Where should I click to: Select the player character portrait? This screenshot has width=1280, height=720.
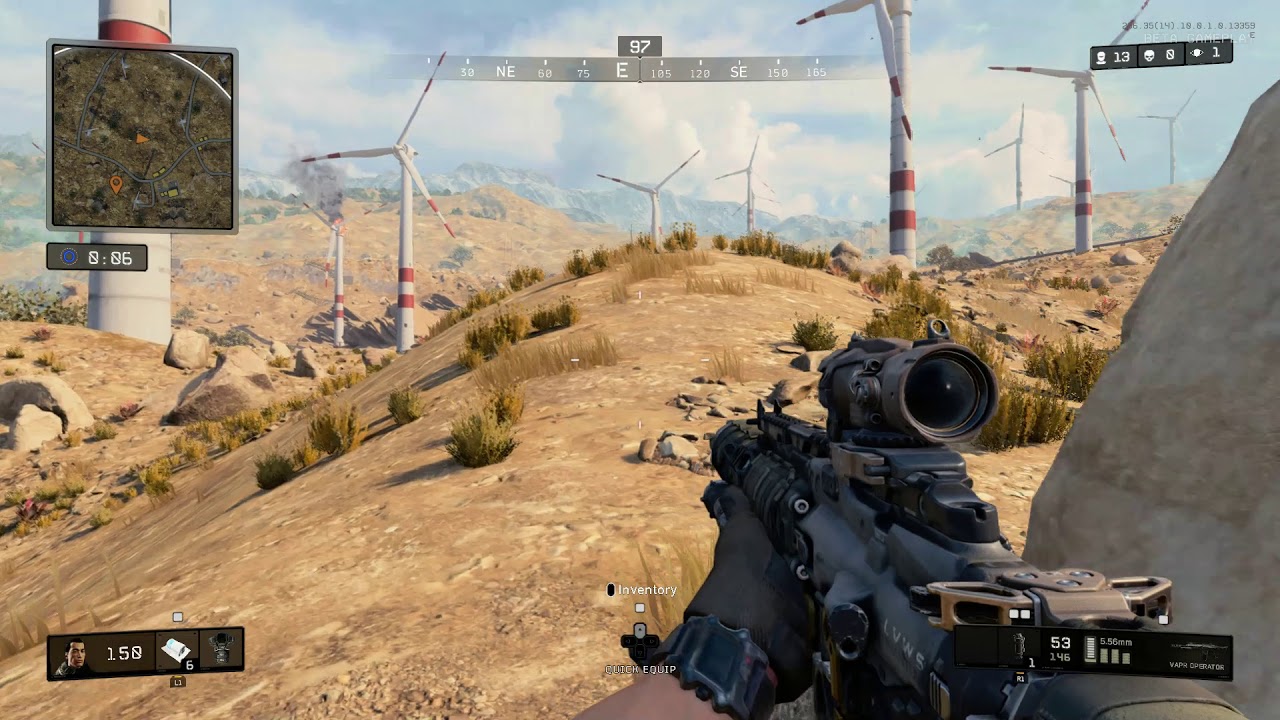point(73,655)
